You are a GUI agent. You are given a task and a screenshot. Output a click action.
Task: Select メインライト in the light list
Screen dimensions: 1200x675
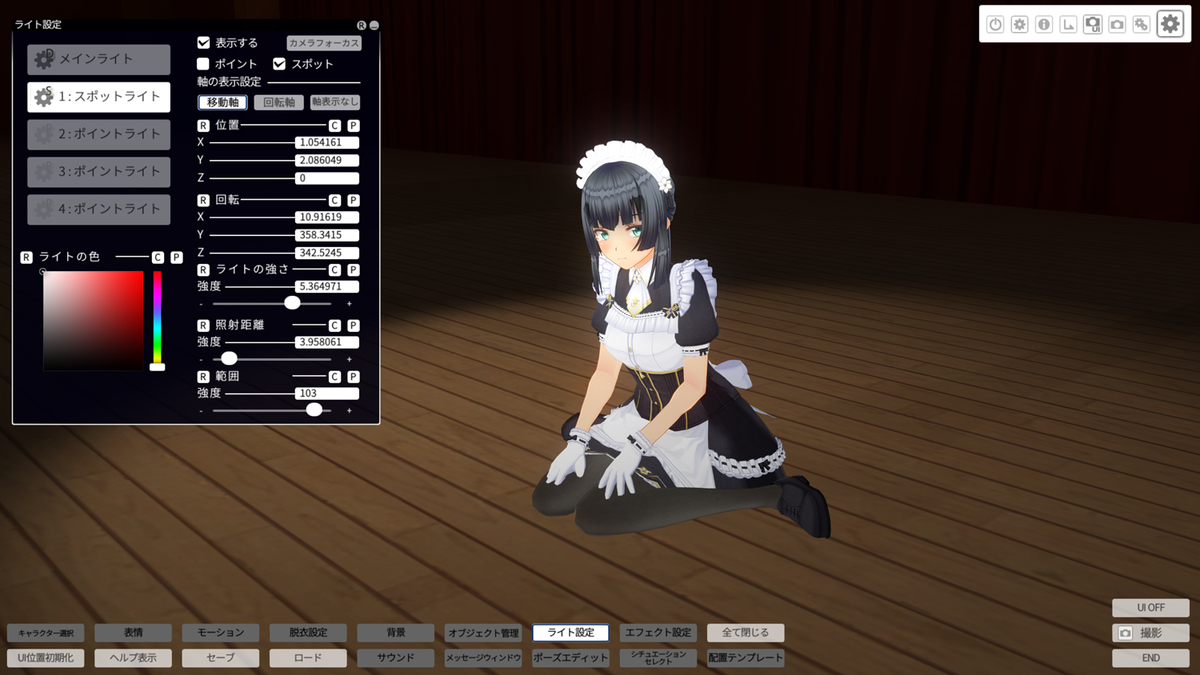[98, 59]
